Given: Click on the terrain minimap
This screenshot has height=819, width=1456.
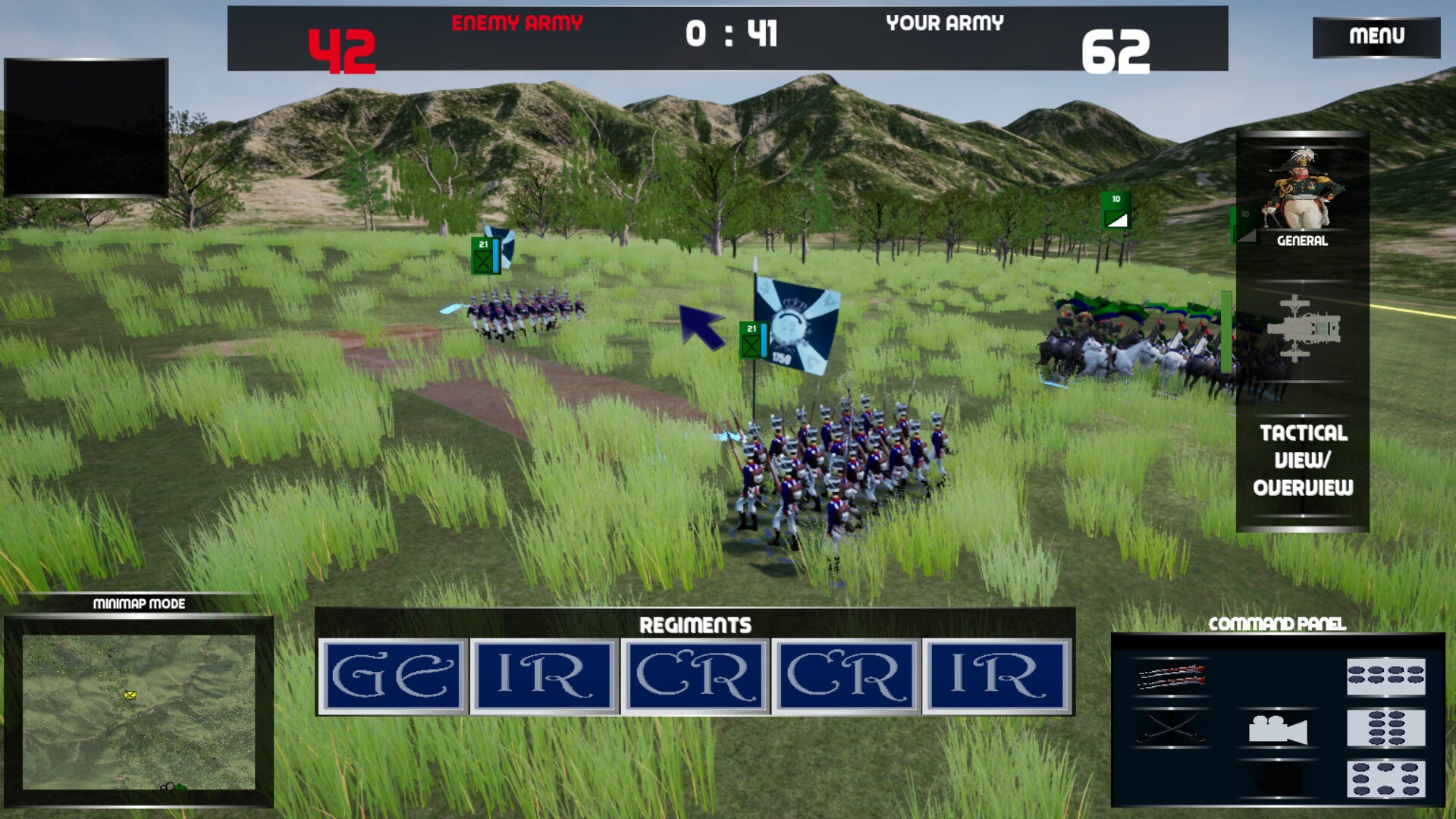Looking at the screenshot, I should [x=139, y=712].
